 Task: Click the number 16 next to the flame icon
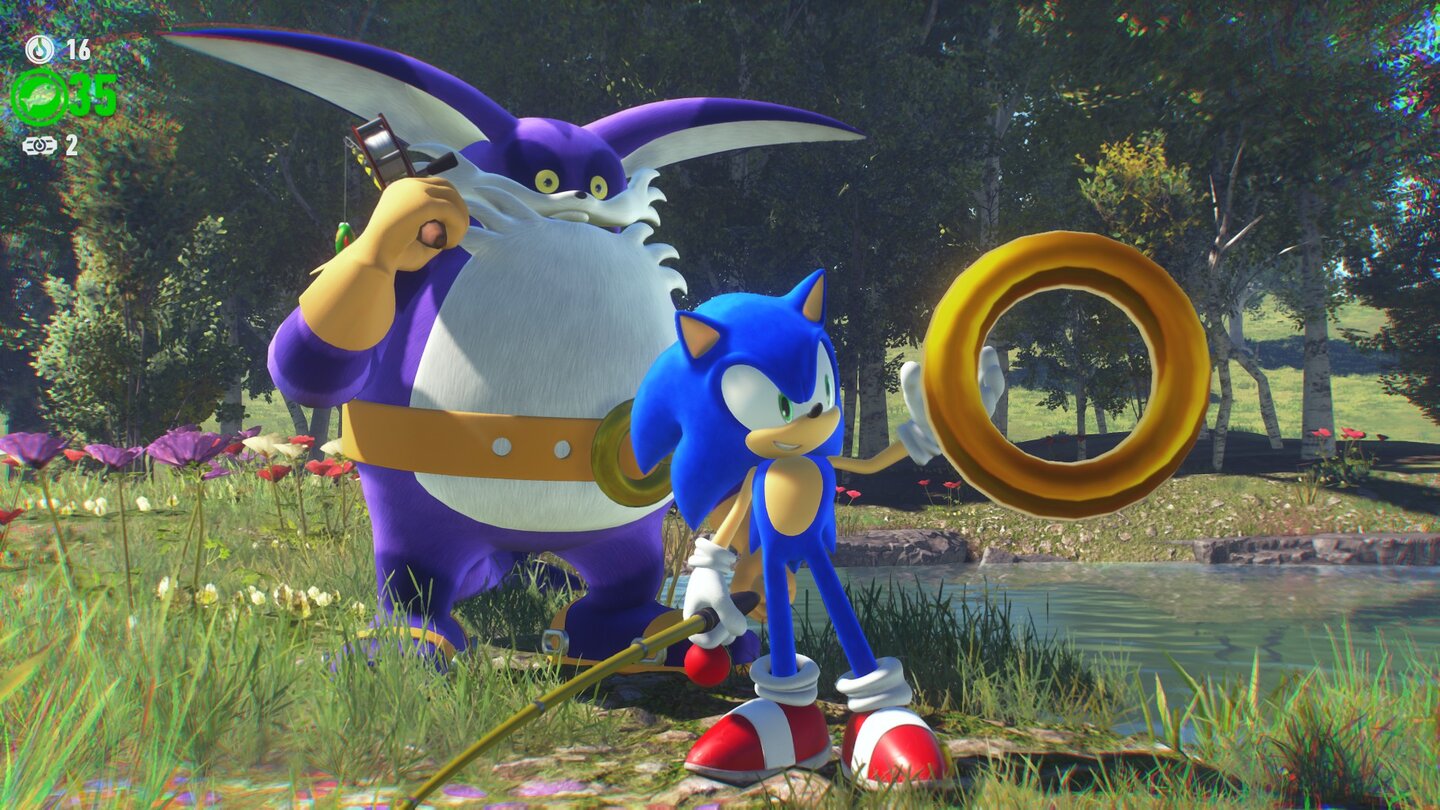pyautogui.click(x=80, y=48)
